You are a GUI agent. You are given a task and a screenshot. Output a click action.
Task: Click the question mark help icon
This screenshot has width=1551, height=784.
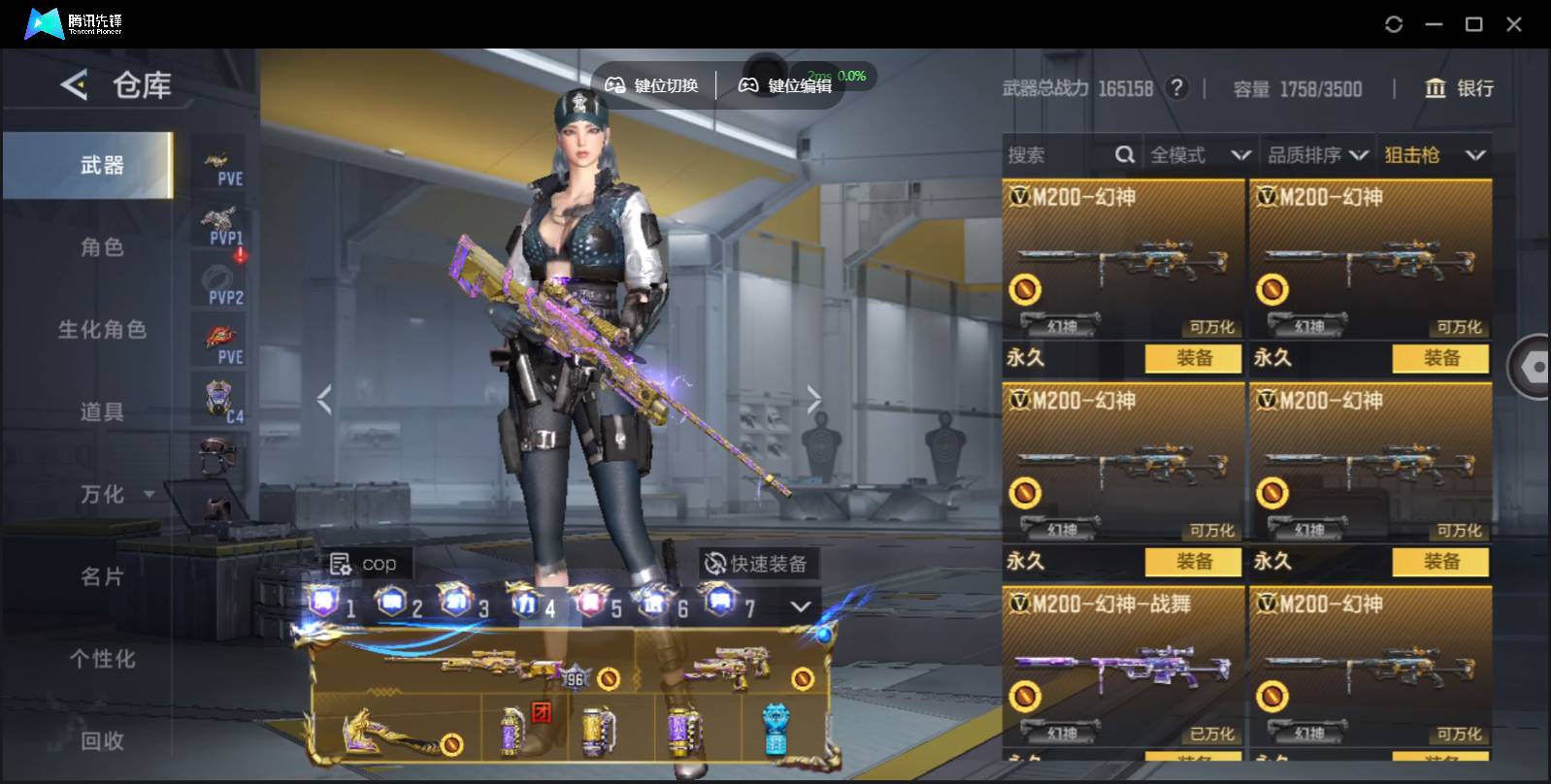pos(1176,88)
